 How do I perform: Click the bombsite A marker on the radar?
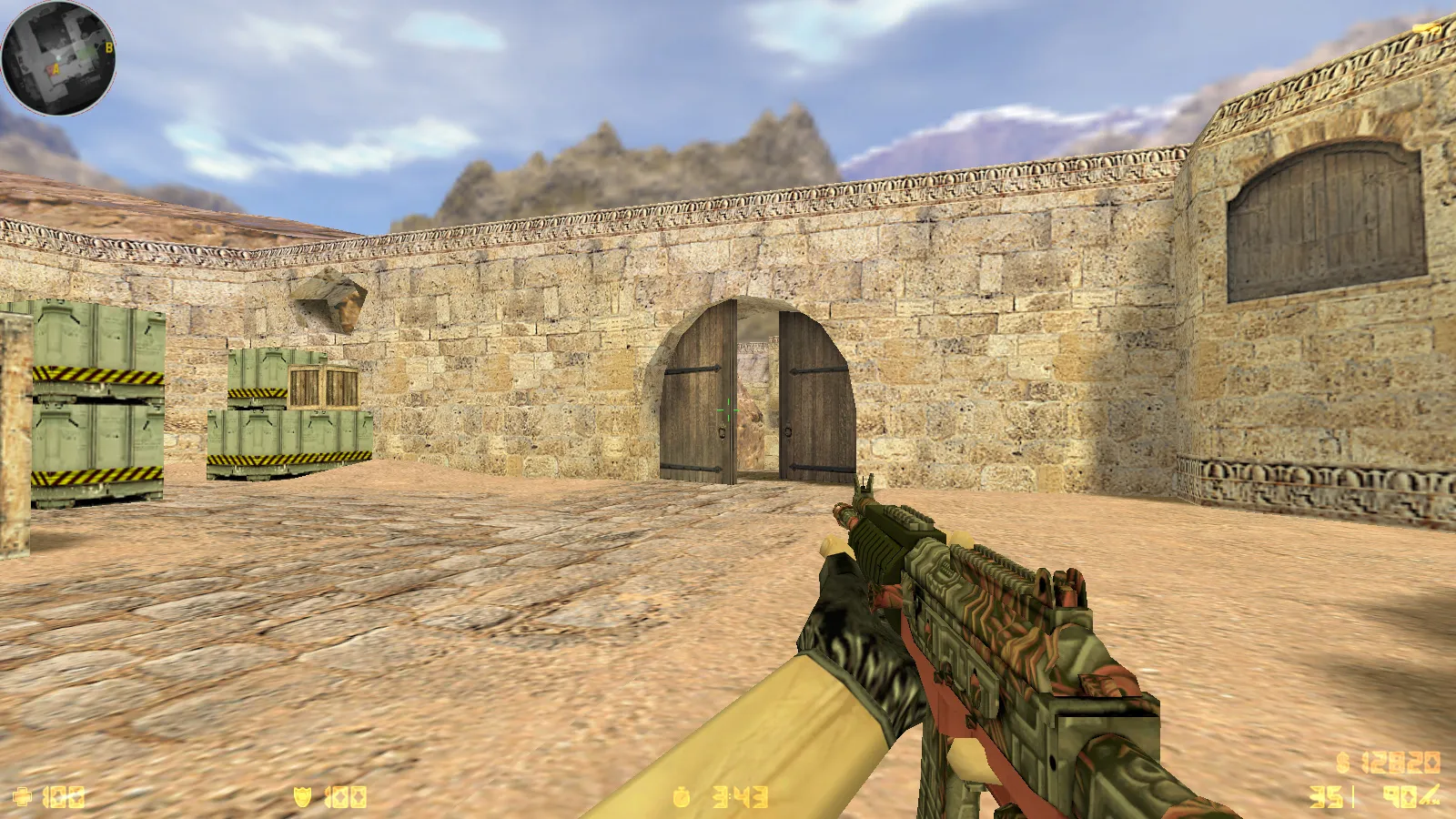[56, 68]
